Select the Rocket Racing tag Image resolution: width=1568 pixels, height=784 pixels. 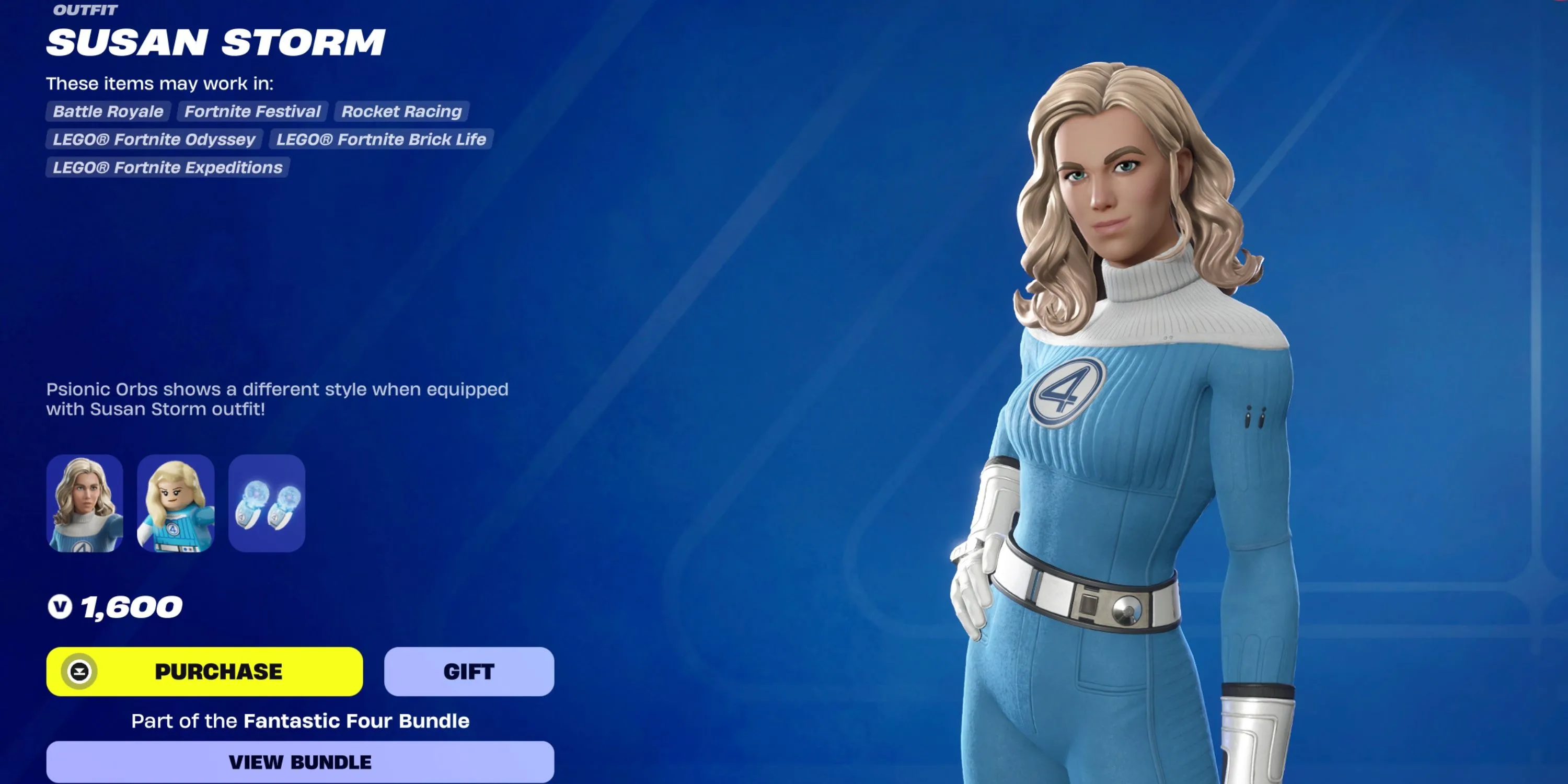pos(401,111)
